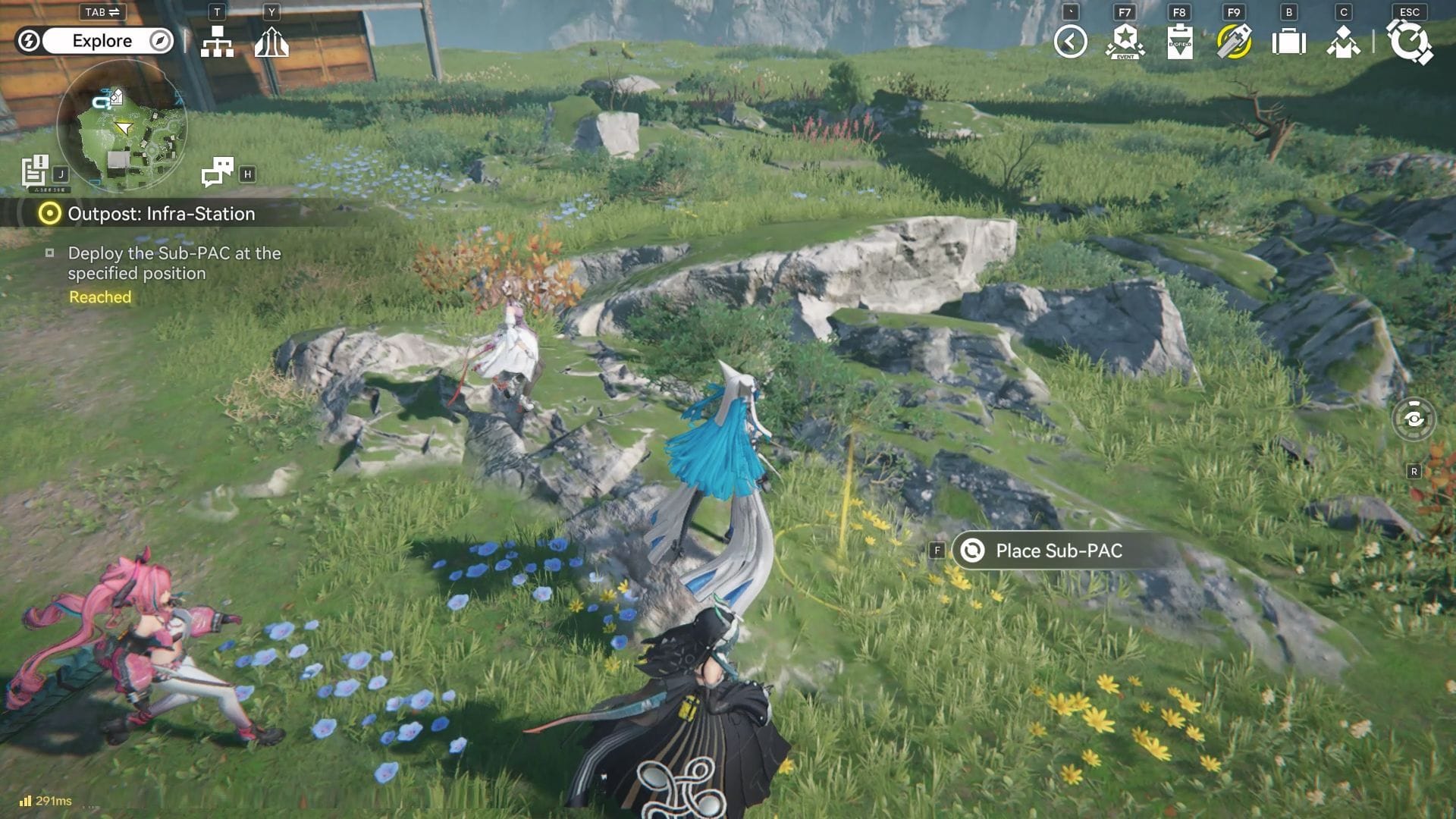Screen dimensions: 1456x819
Task: Open the main system menu ring icon
Action: point(1409,42)
